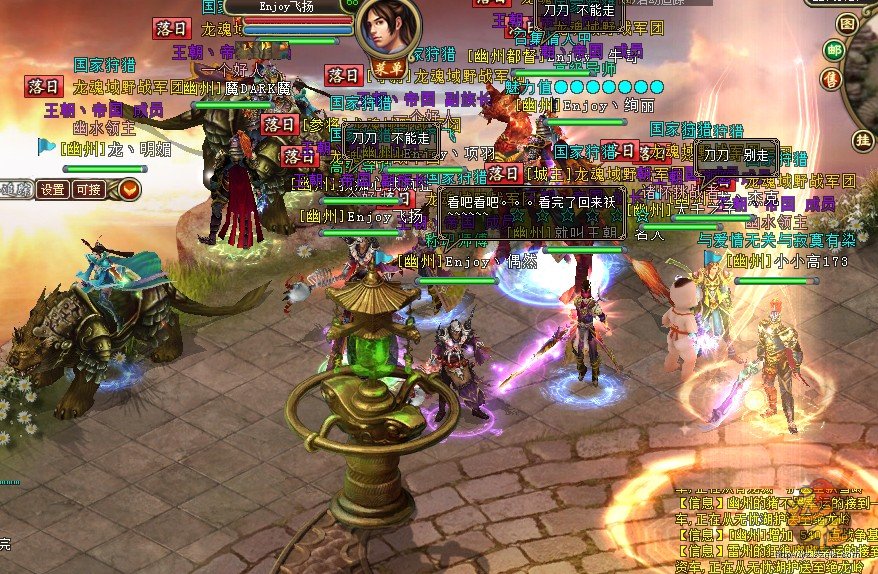Click the target character portrait
Image resolution: width=878 pixels, height=574 pixels.
tap(387, 28)
